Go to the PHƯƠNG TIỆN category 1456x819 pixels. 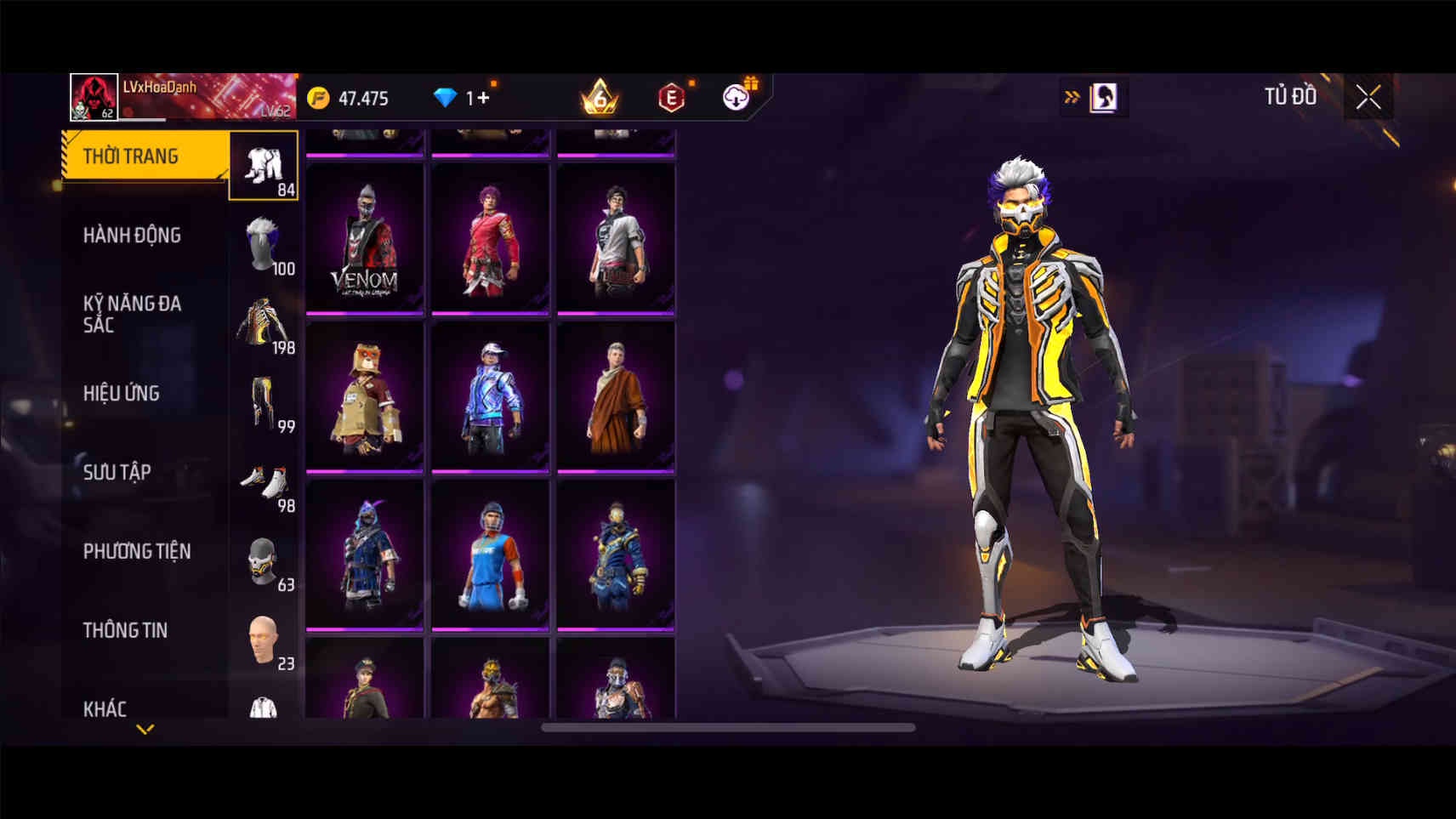(136, 551)
